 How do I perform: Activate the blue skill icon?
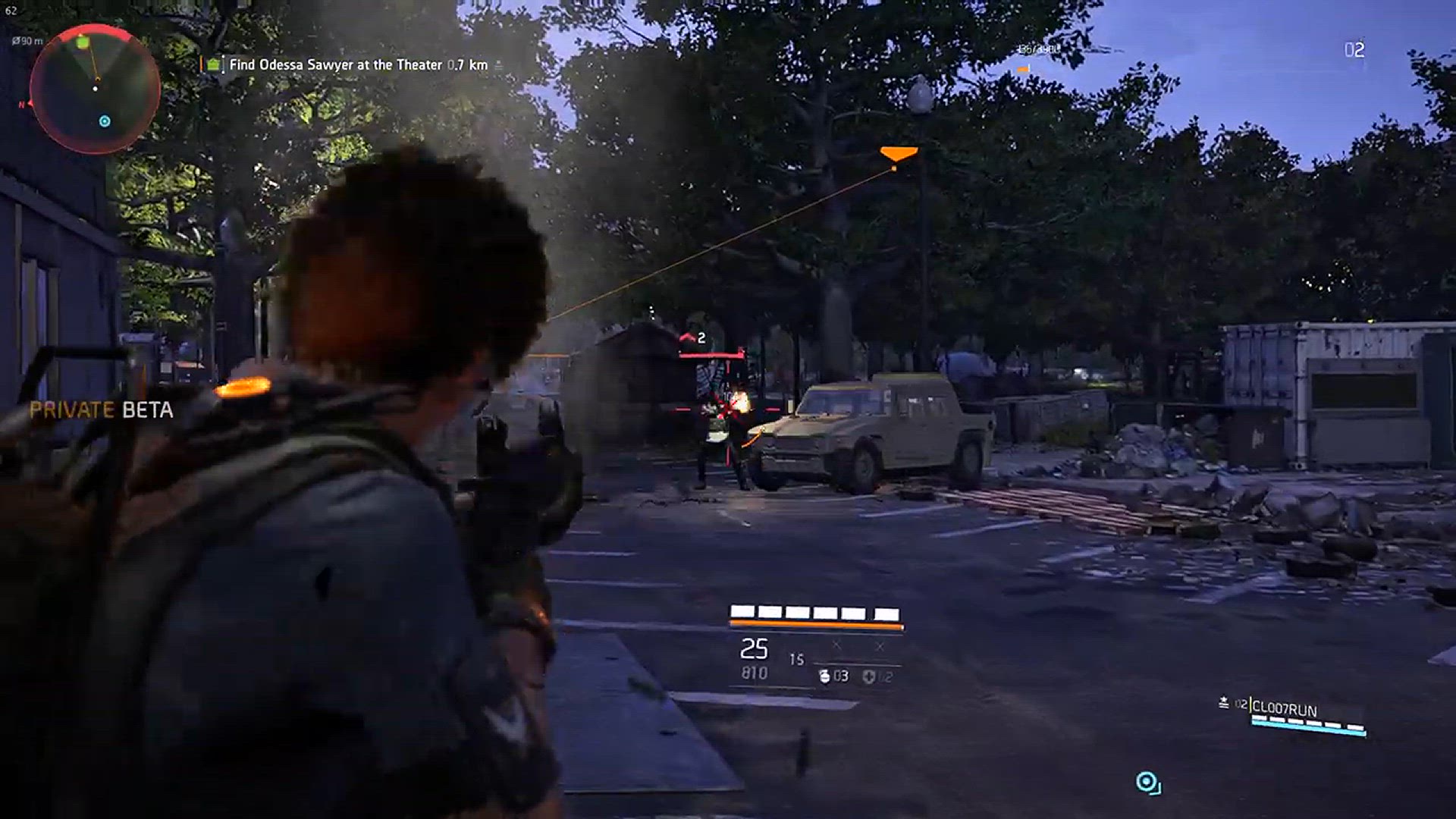coord(1147,783)
